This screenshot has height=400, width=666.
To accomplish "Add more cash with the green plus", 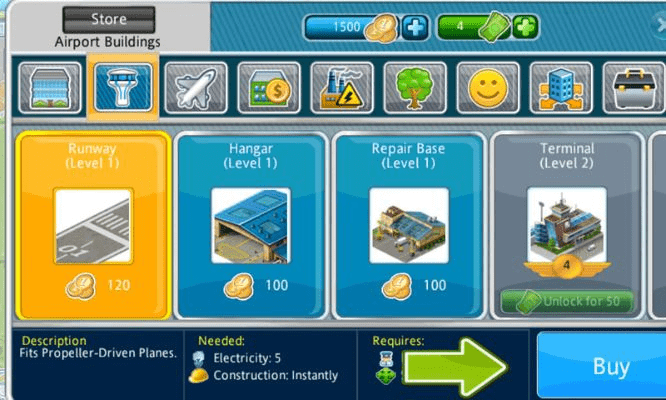I will coord(526,27).
